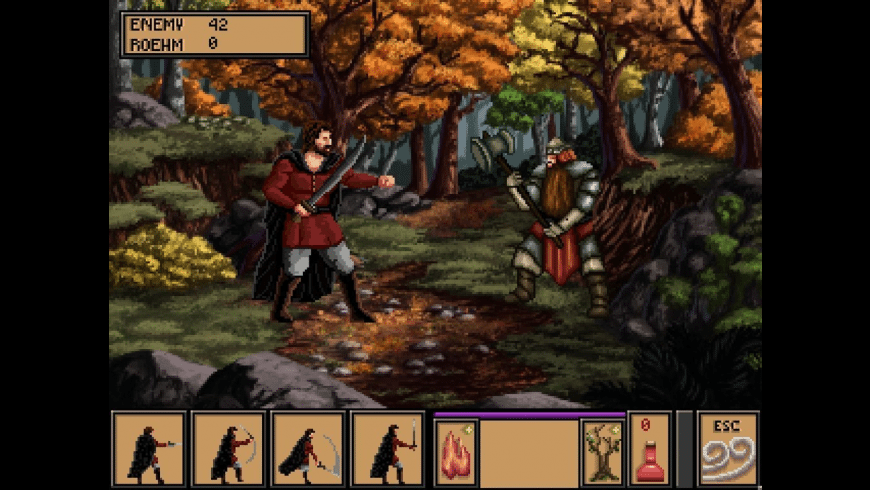Activate the tree nature spell
The image size is (870, 490).
click(603, 452)
